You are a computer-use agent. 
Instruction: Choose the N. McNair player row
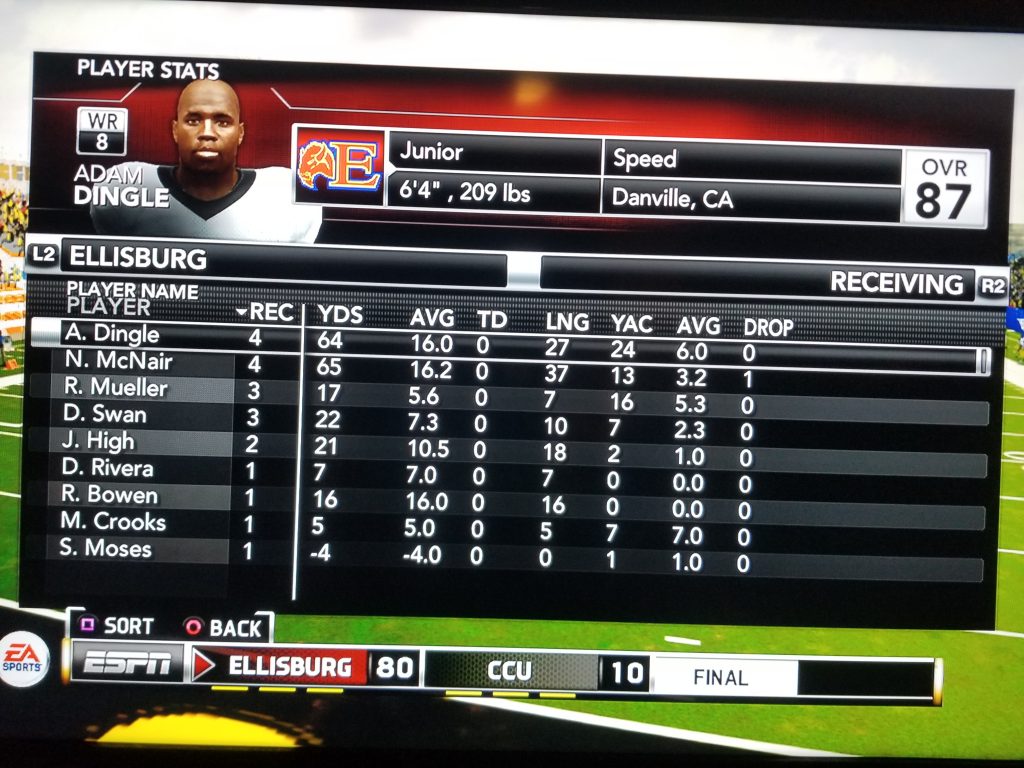coord(119,361)
